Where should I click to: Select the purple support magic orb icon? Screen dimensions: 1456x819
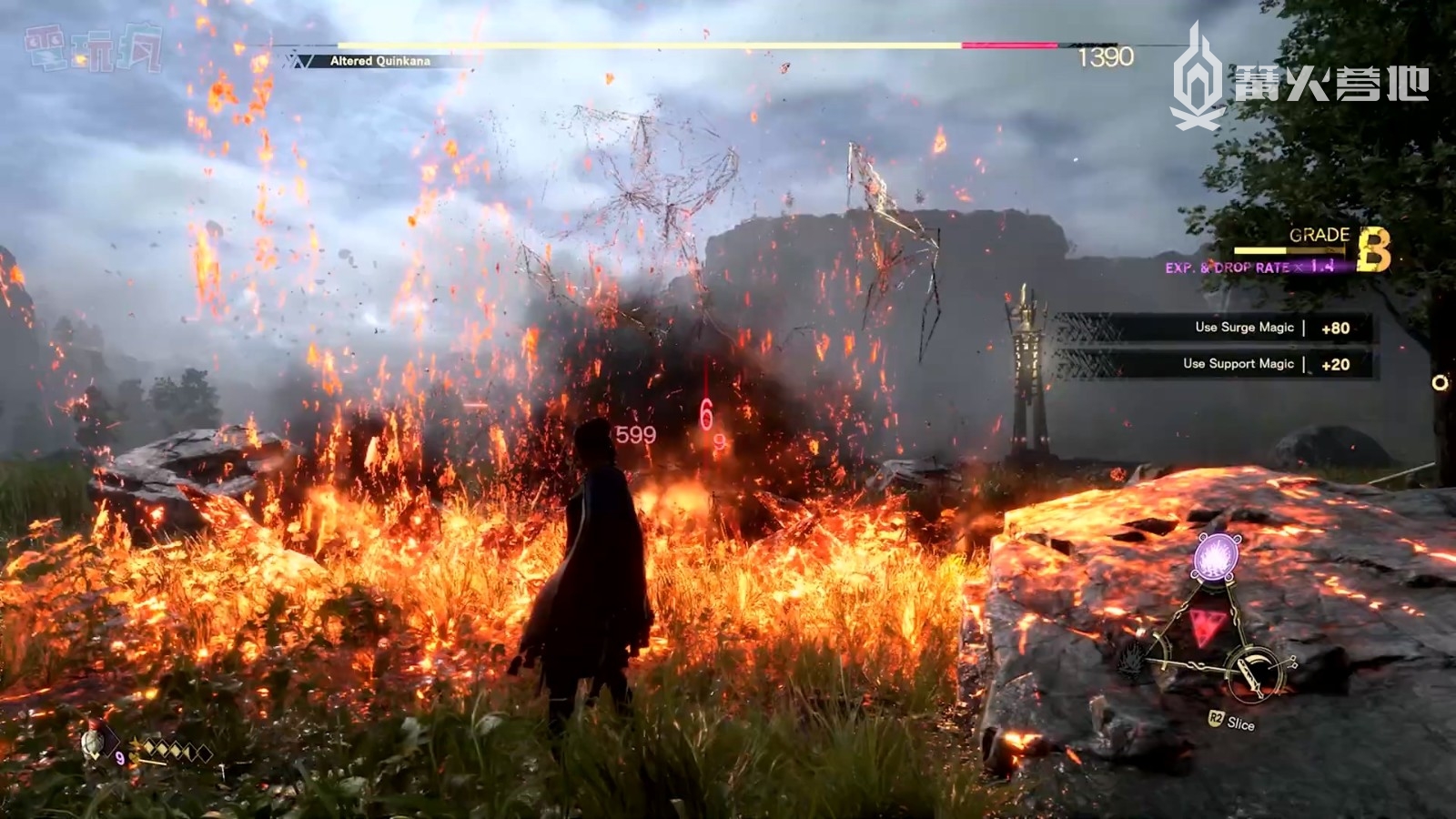[x=1218, y=555]
